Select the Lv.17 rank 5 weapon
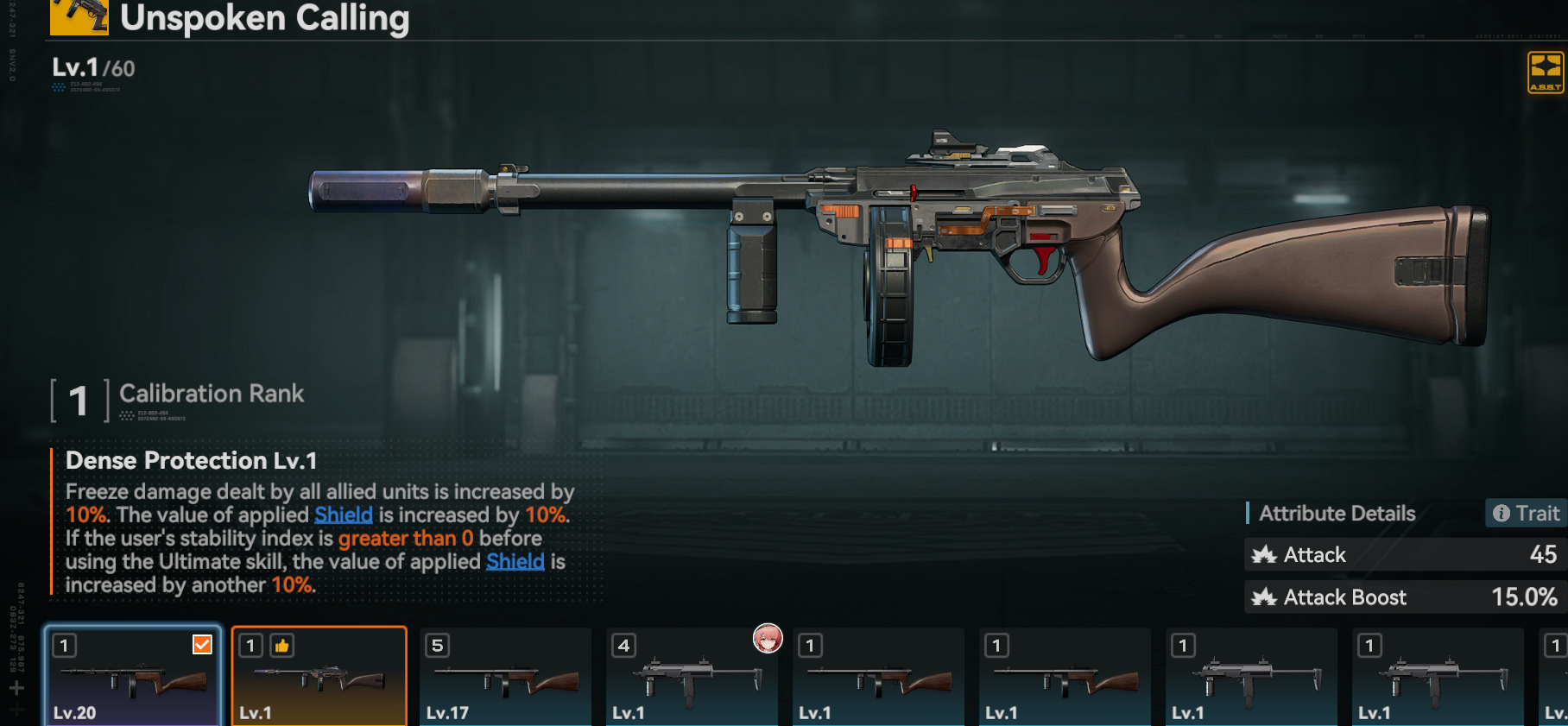 coord(505,677)
